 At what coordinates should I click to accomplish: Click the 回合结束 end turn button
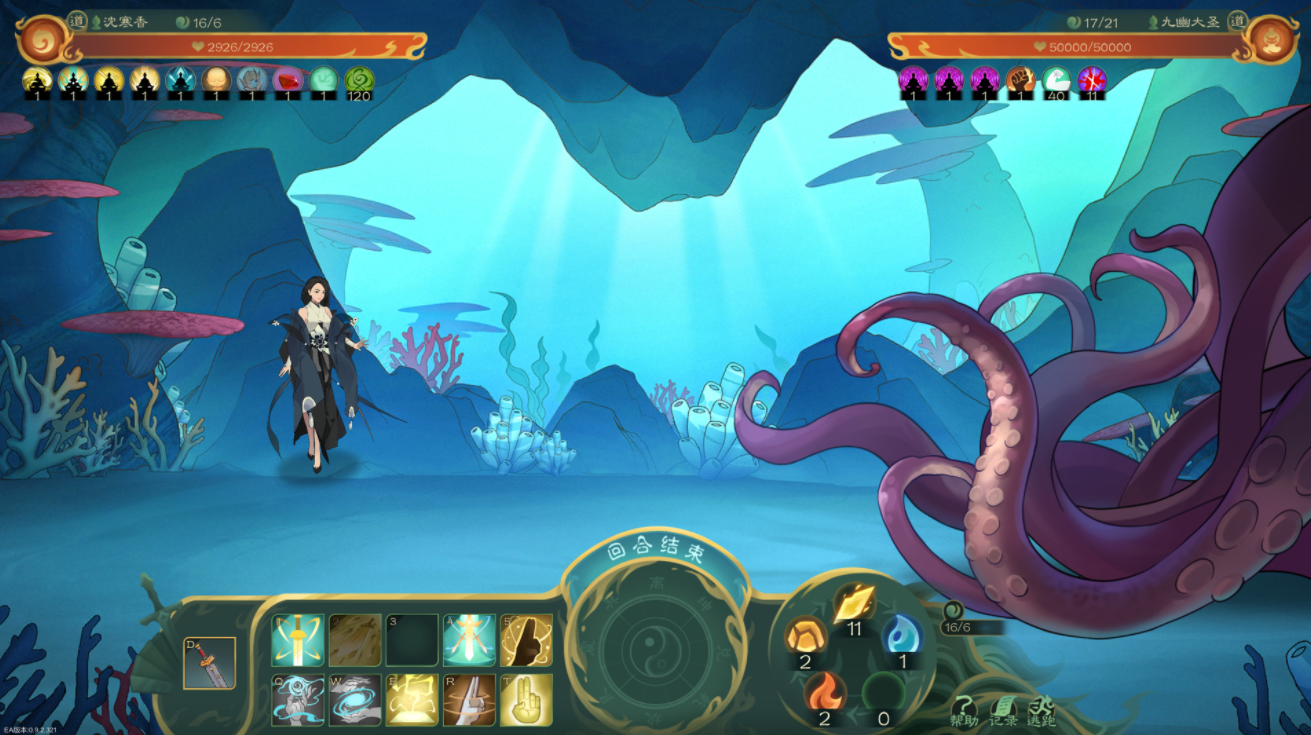coord(655,553)
